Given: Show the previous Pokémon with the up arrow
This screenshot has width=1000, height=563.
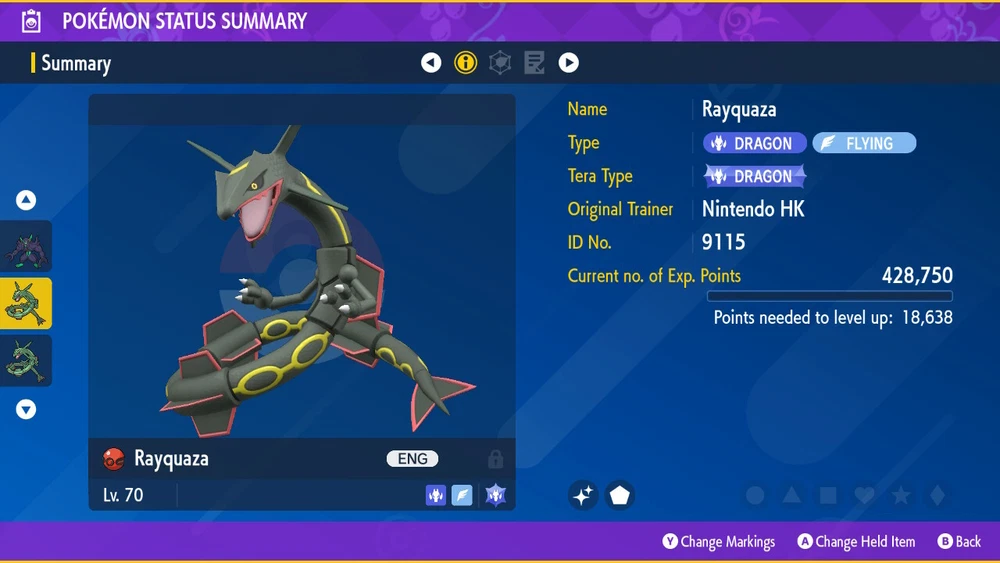Looking at the screenshot, I should click(x=26, y=200).
